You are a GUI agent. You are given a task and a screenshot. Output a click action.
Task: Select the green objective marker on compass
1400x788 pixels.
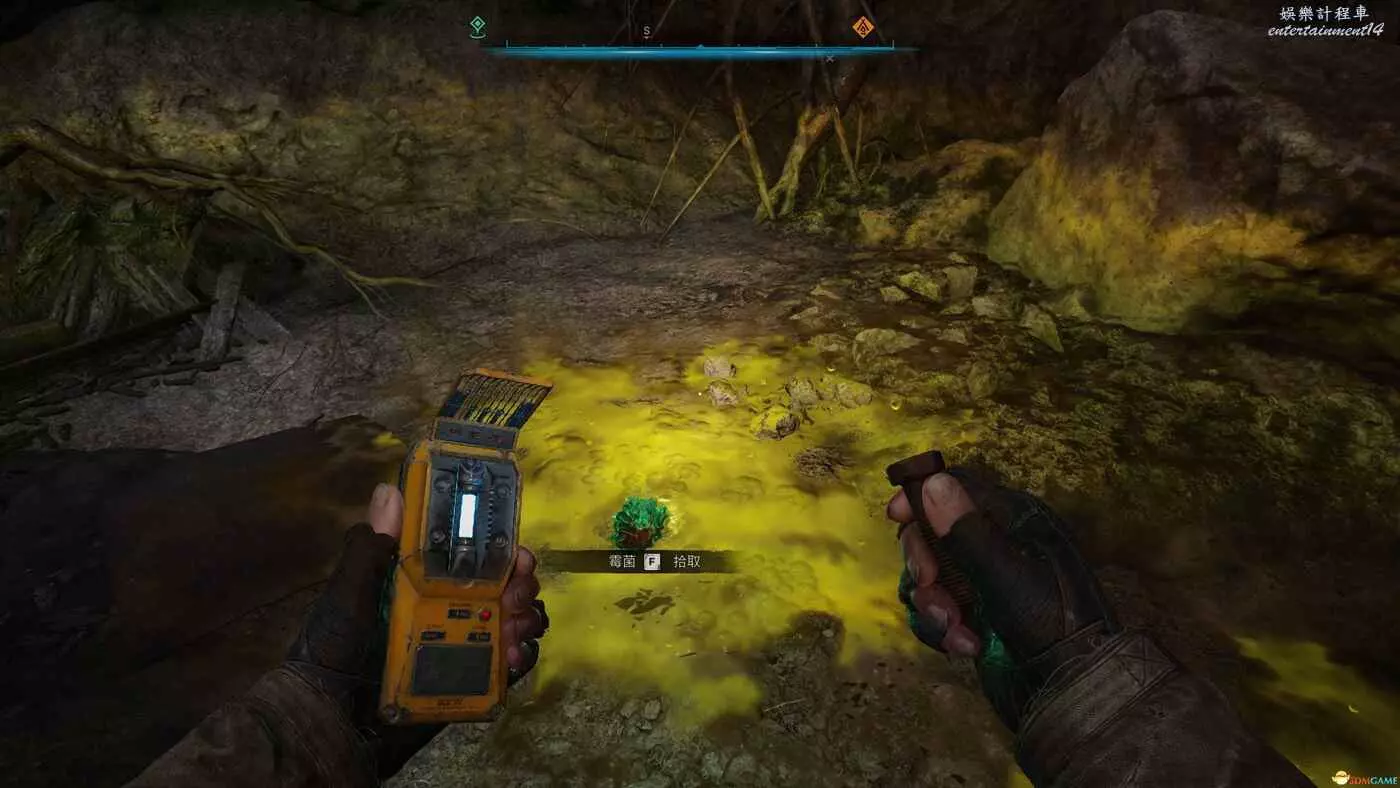point(477,27)
